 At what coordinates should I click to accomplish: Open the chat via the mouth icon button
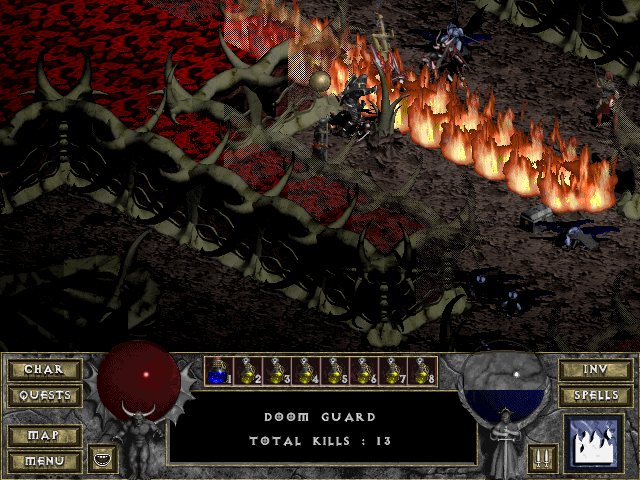(103, 459)
